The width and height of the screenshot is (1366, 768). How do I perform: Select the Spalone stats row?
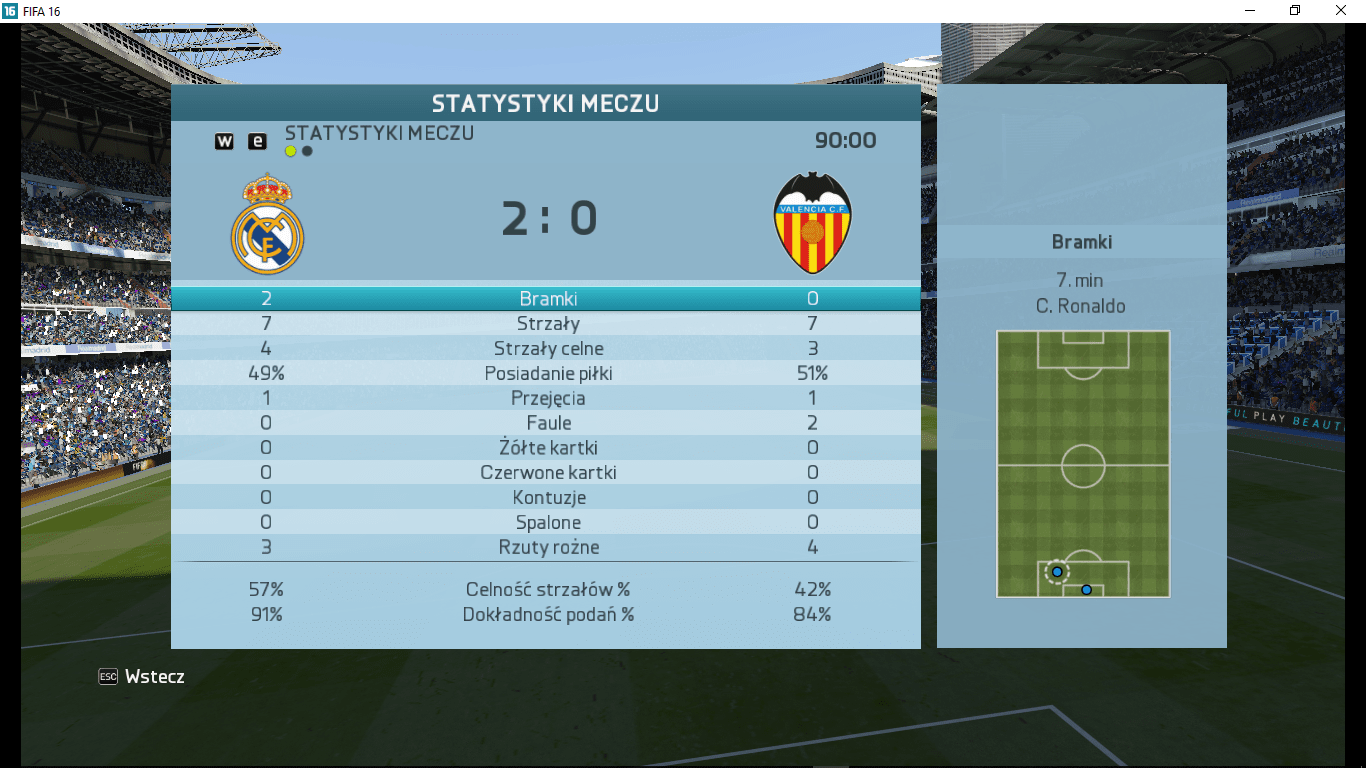pyautogui.click(x=547, y=523)
